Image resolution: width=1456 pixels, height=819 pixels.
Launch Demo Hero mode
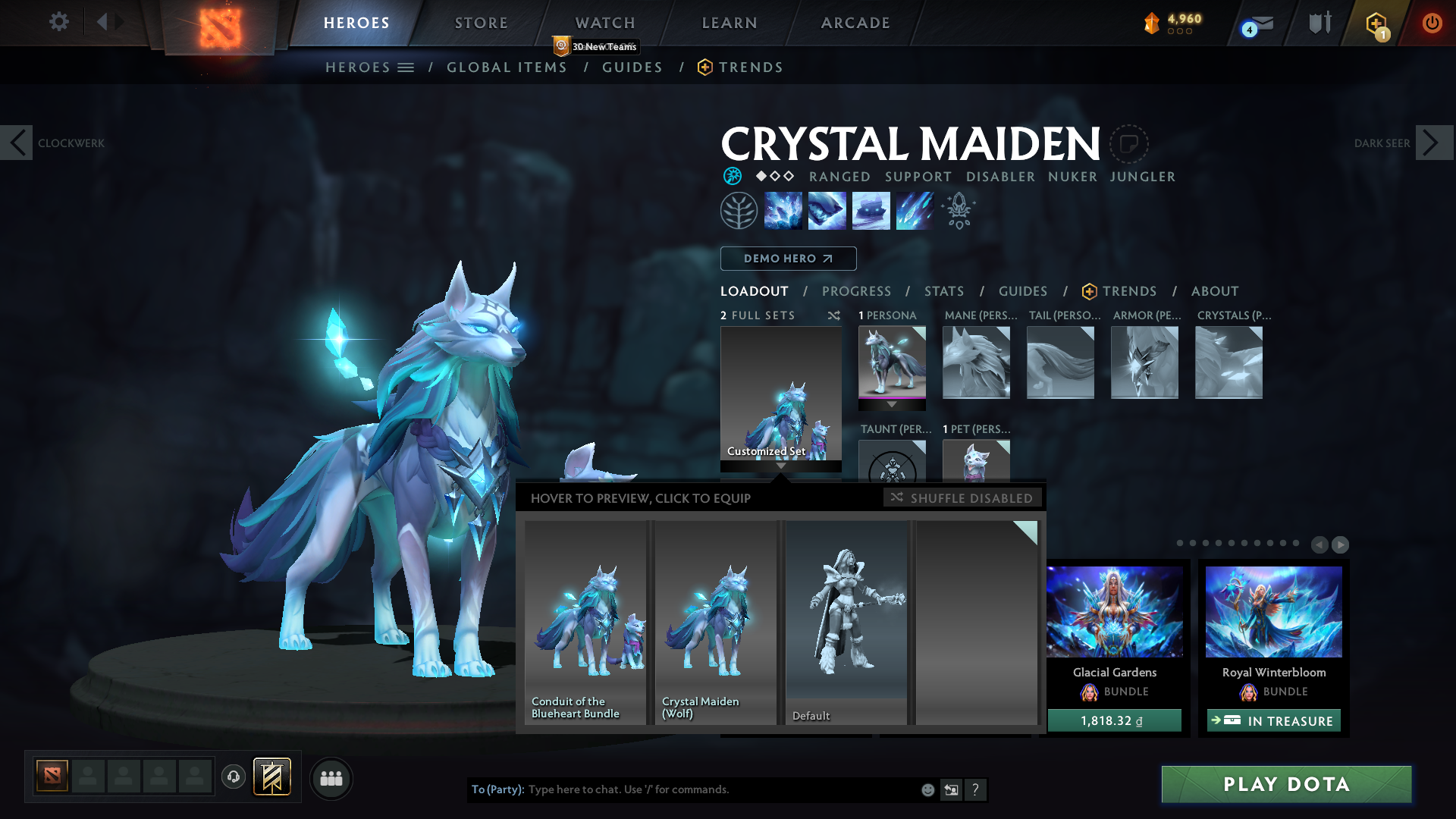point(788,259)
